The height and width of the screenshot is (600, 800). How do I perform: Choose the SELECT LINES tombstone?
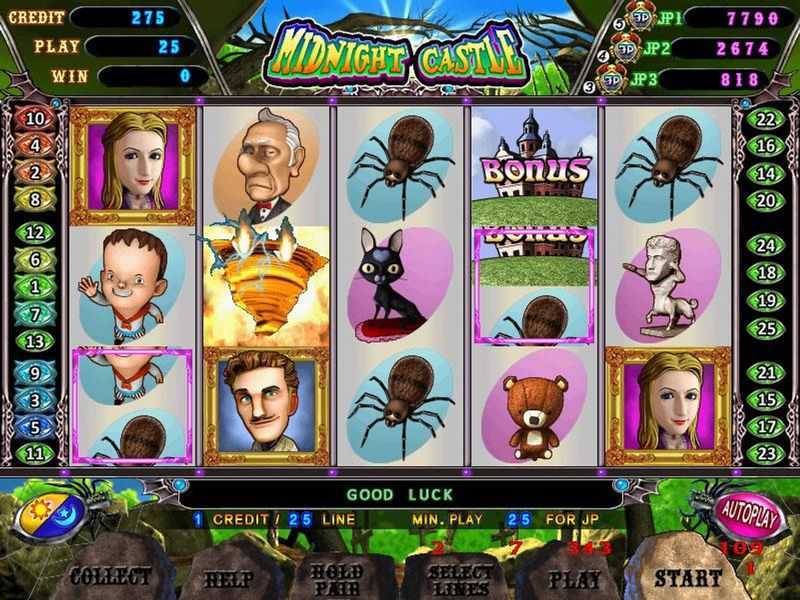pos(459,579)
